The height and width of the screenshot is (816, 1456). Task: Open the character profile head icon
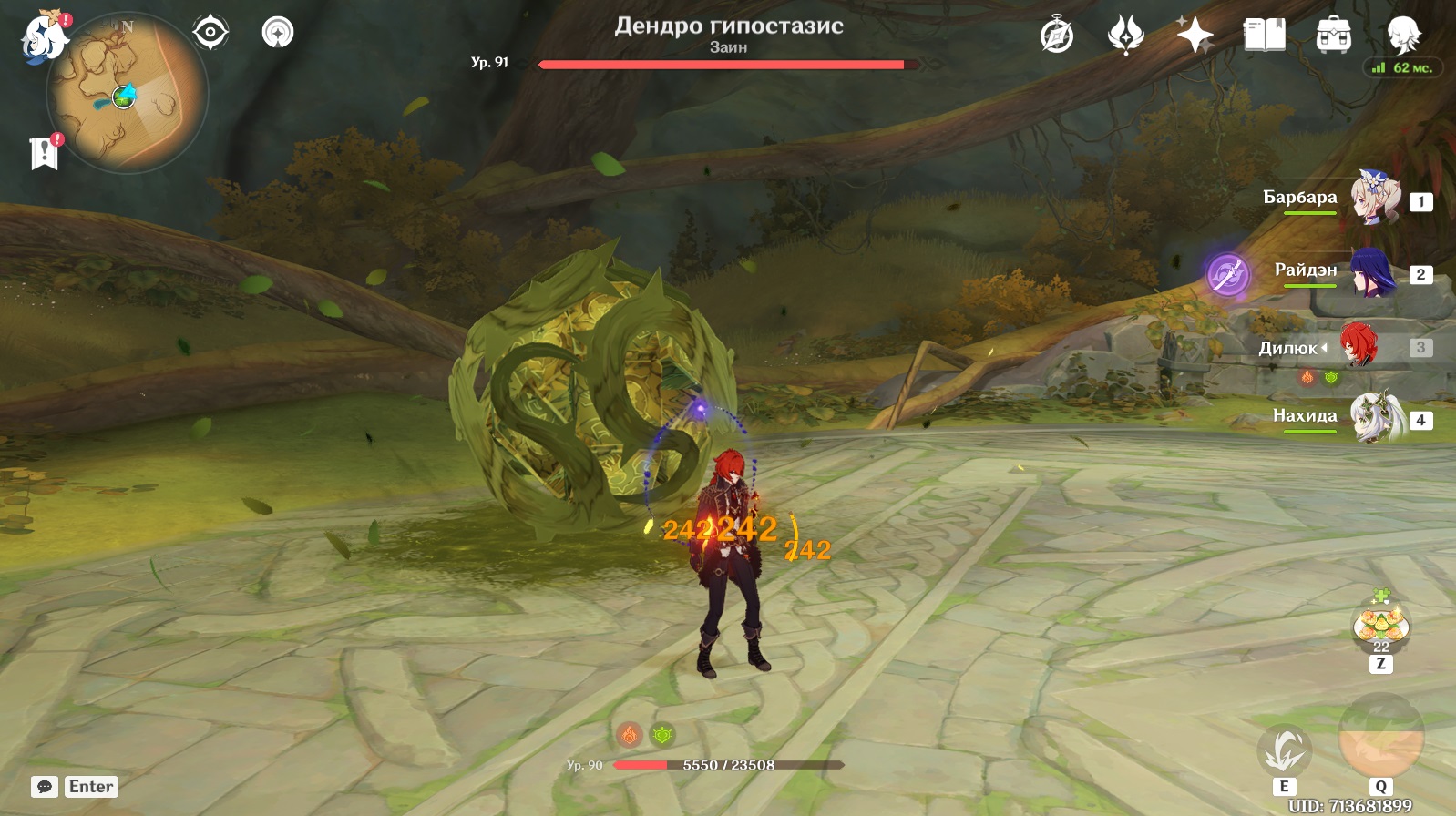tap(1403, 35)
